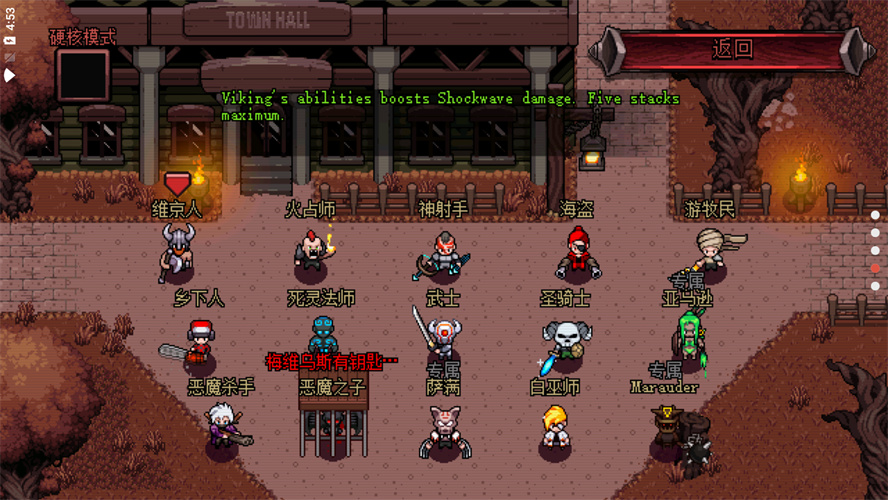Select the 乡下人 Redneck with chainsaw
Viewport: 888px width, 500px height.
point(197,340)
